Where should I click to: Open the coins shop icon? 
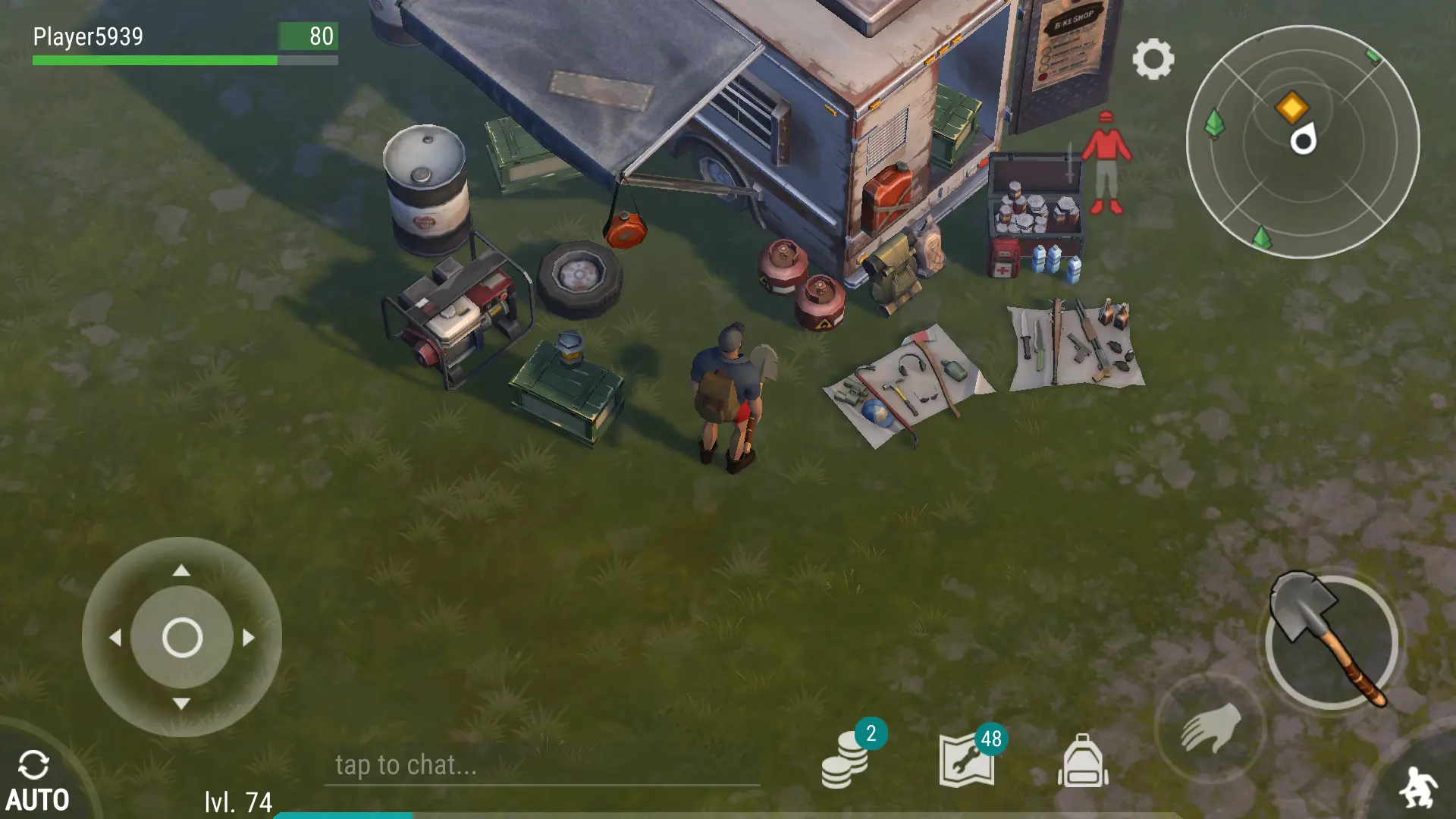coord(845,761)
